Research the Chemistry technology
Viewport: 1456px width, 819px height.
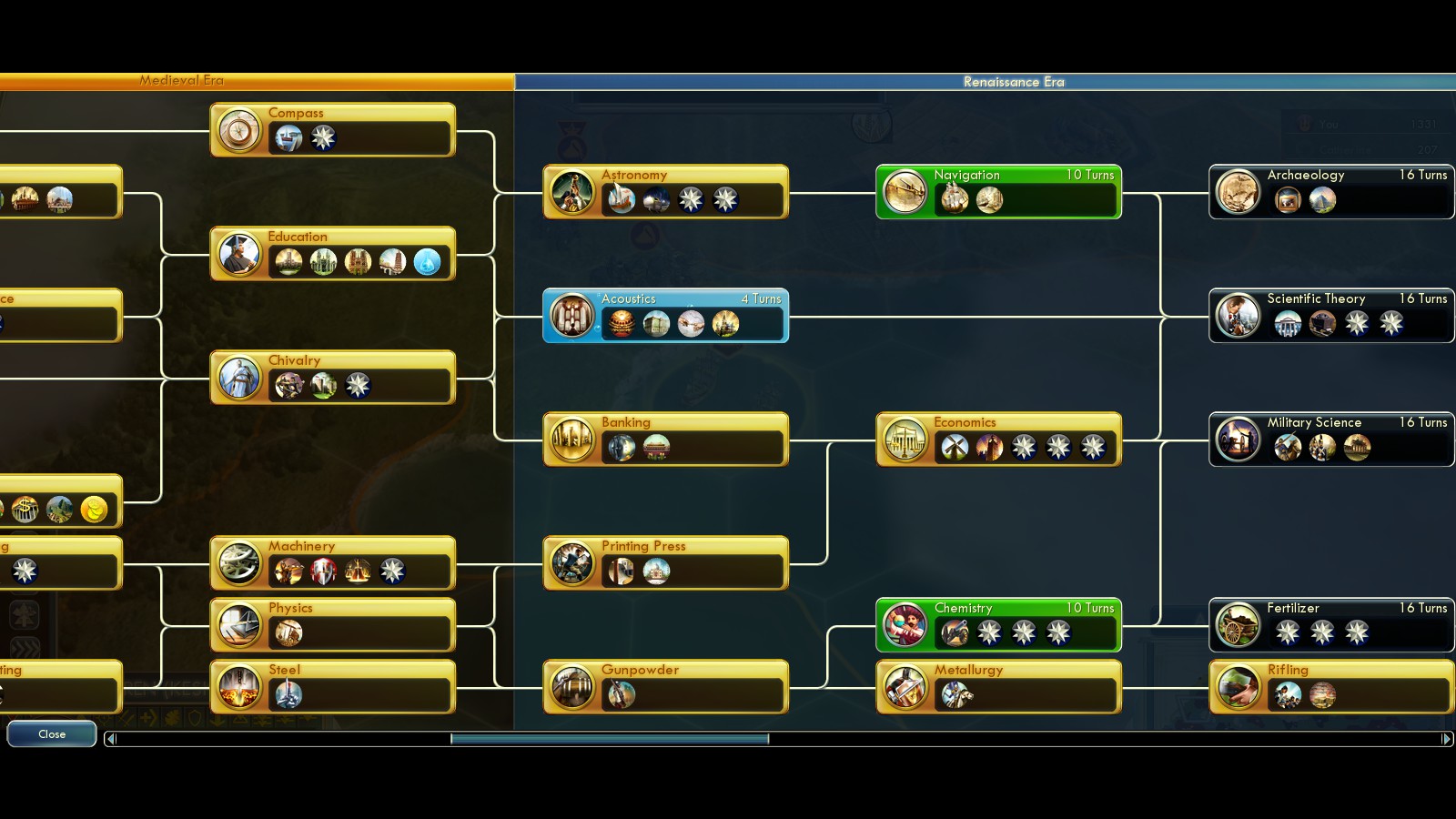click(998, 625)
